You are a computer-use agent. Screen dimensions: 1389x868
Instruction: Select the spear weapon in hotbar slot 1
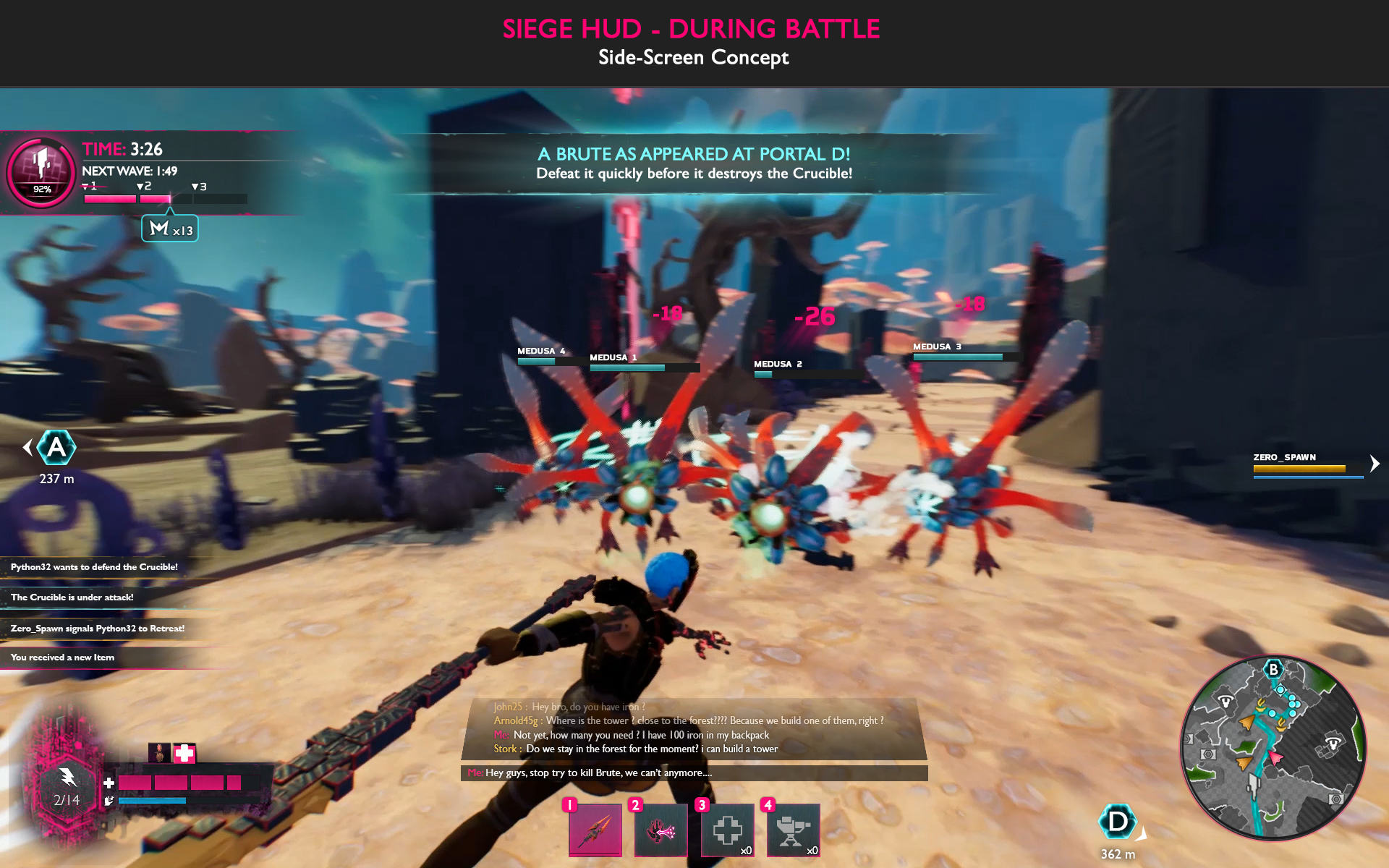[x=595, y=829]
